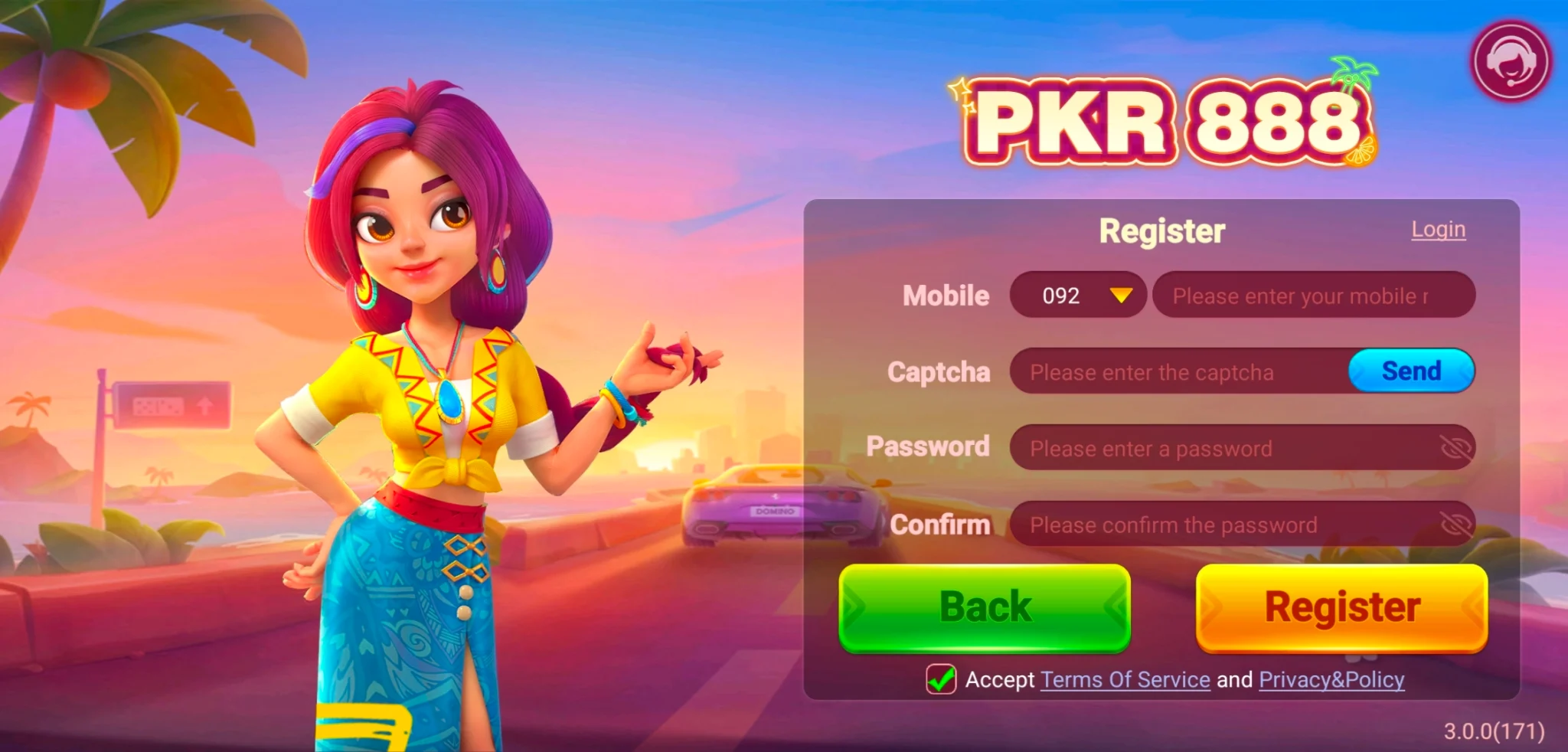Select the confirm password field
1568x752 pixels.
click(1225, 525)
